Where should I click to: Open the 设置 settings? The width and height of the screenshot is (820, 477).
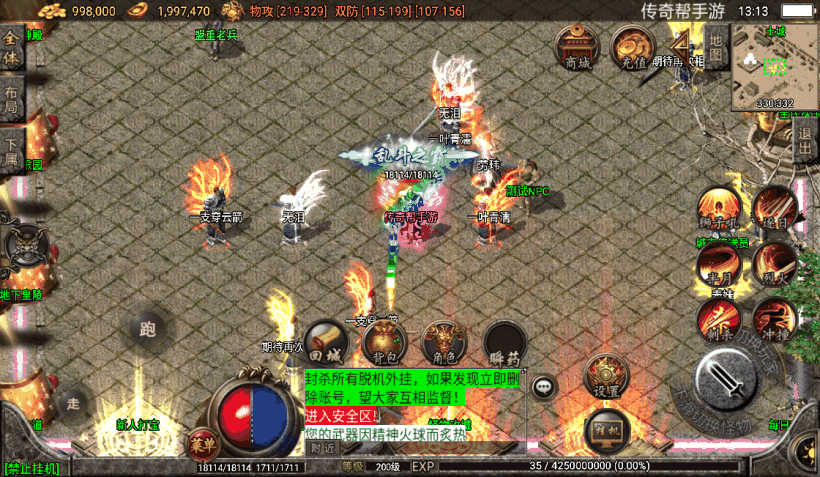pos(603,375)
